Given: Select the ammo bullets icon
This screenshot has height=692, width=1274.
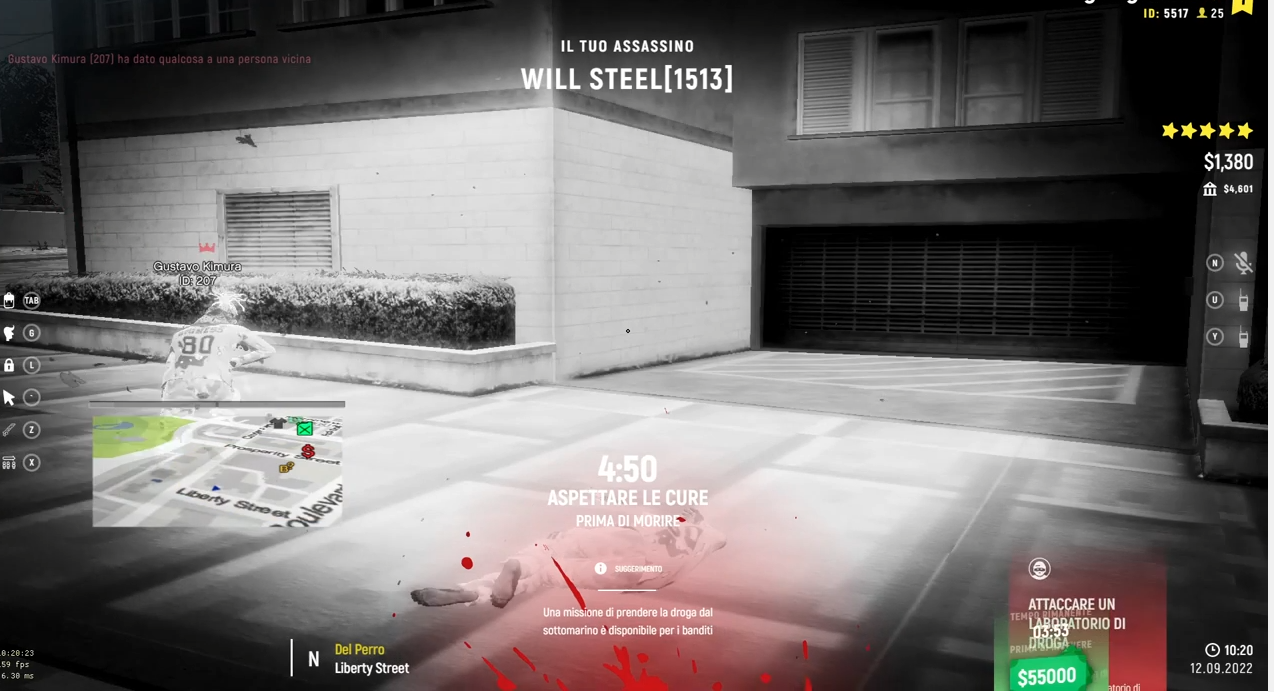Looking at the screenshot, I should point(9,463).
